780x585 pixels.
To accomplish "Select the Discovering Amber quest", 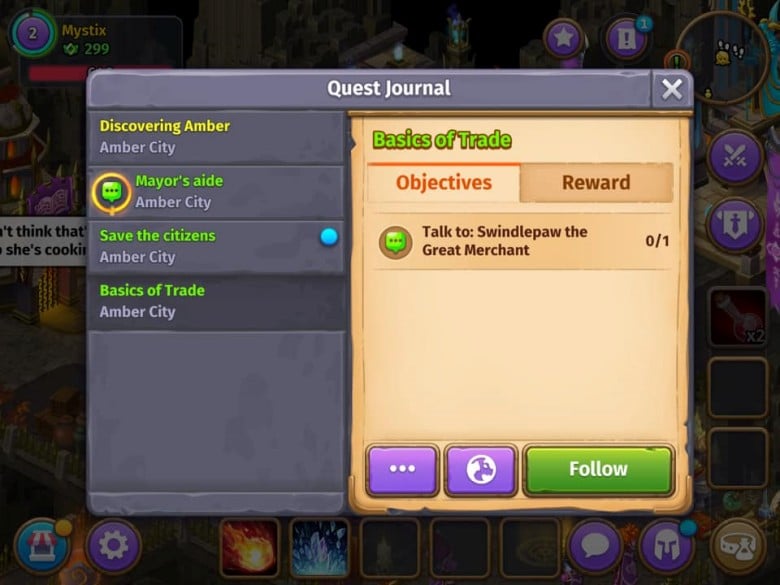I will pos(215,137).
